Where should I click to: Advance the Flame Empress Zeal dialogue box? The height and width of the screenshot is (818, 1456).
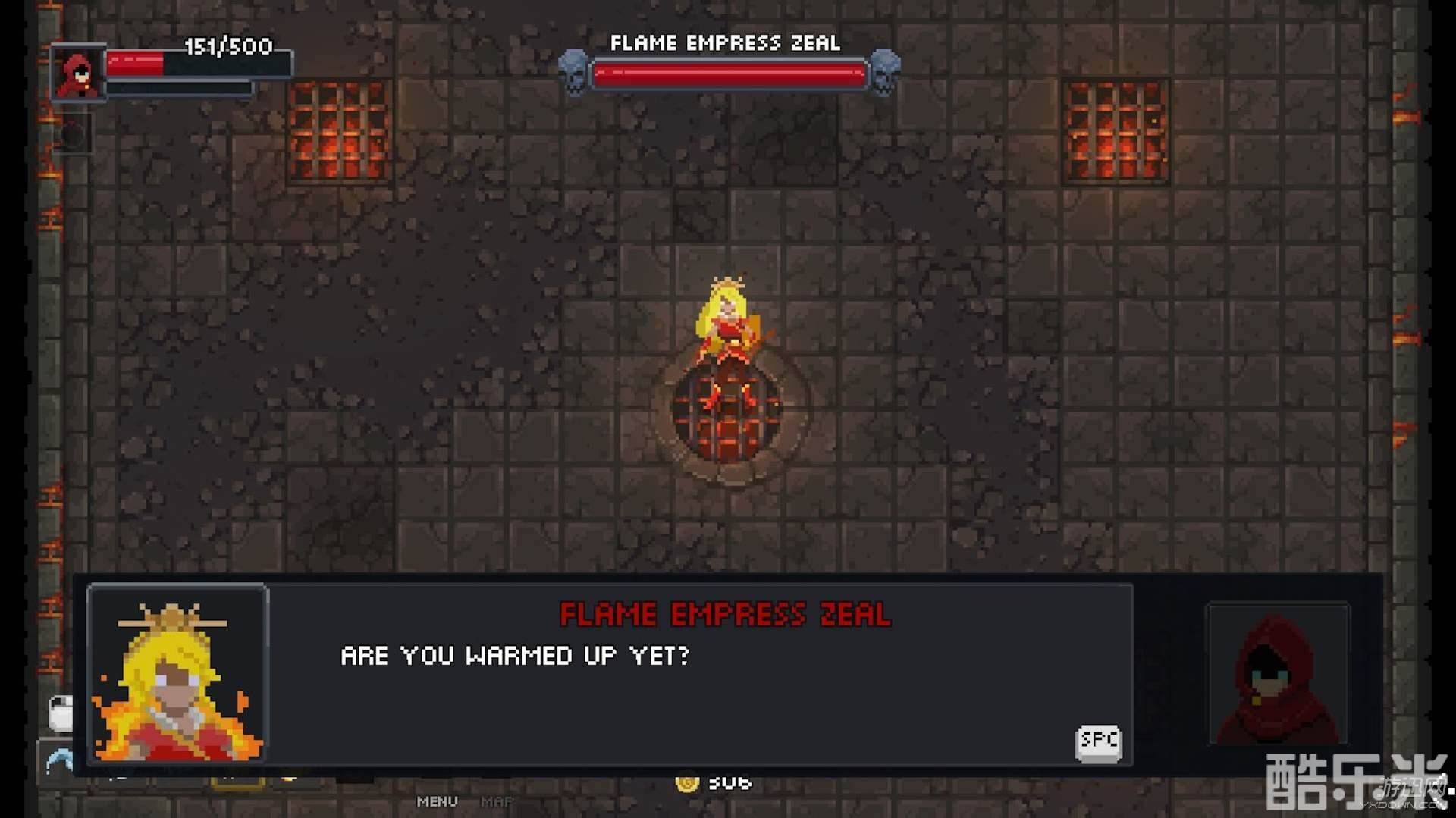(x=1097, y=741)
